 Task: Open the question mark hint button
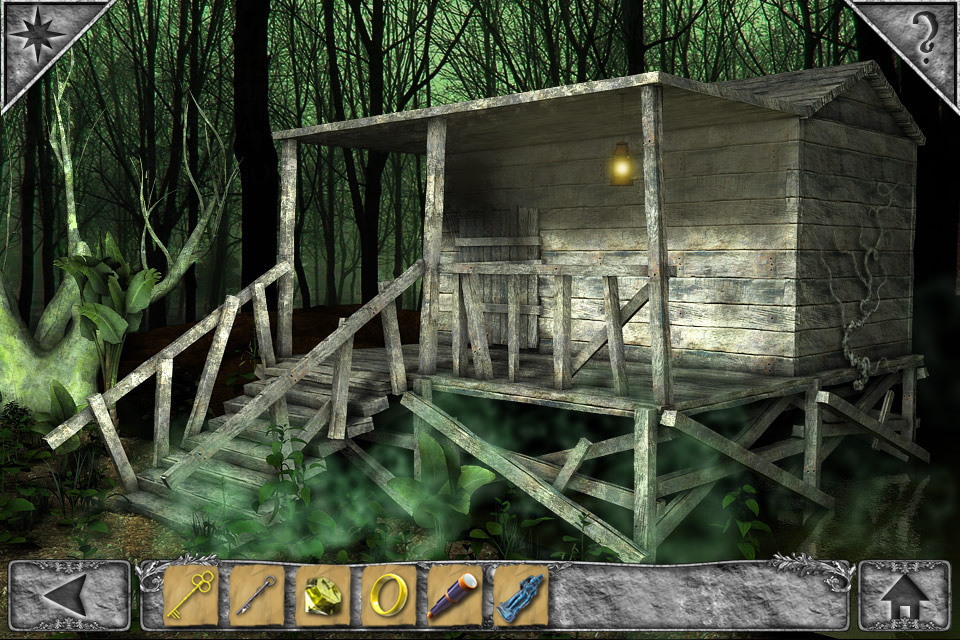pos(924,36)
